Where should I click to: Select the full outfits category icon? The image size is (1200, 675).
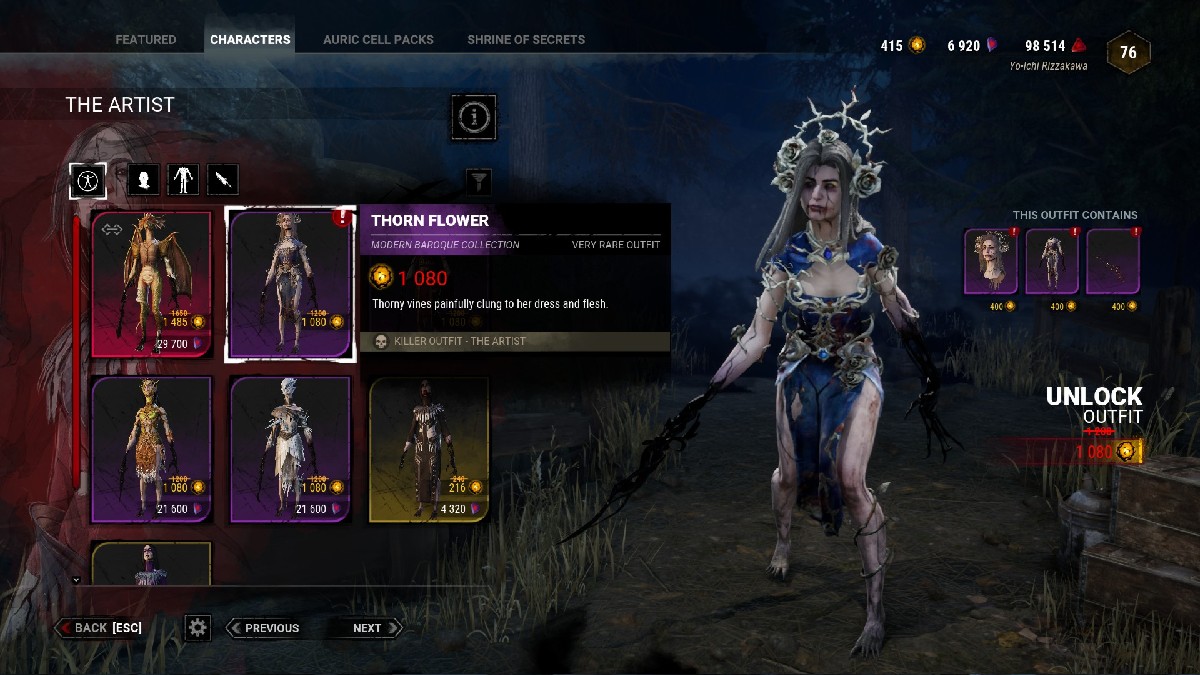pos(88,180)
